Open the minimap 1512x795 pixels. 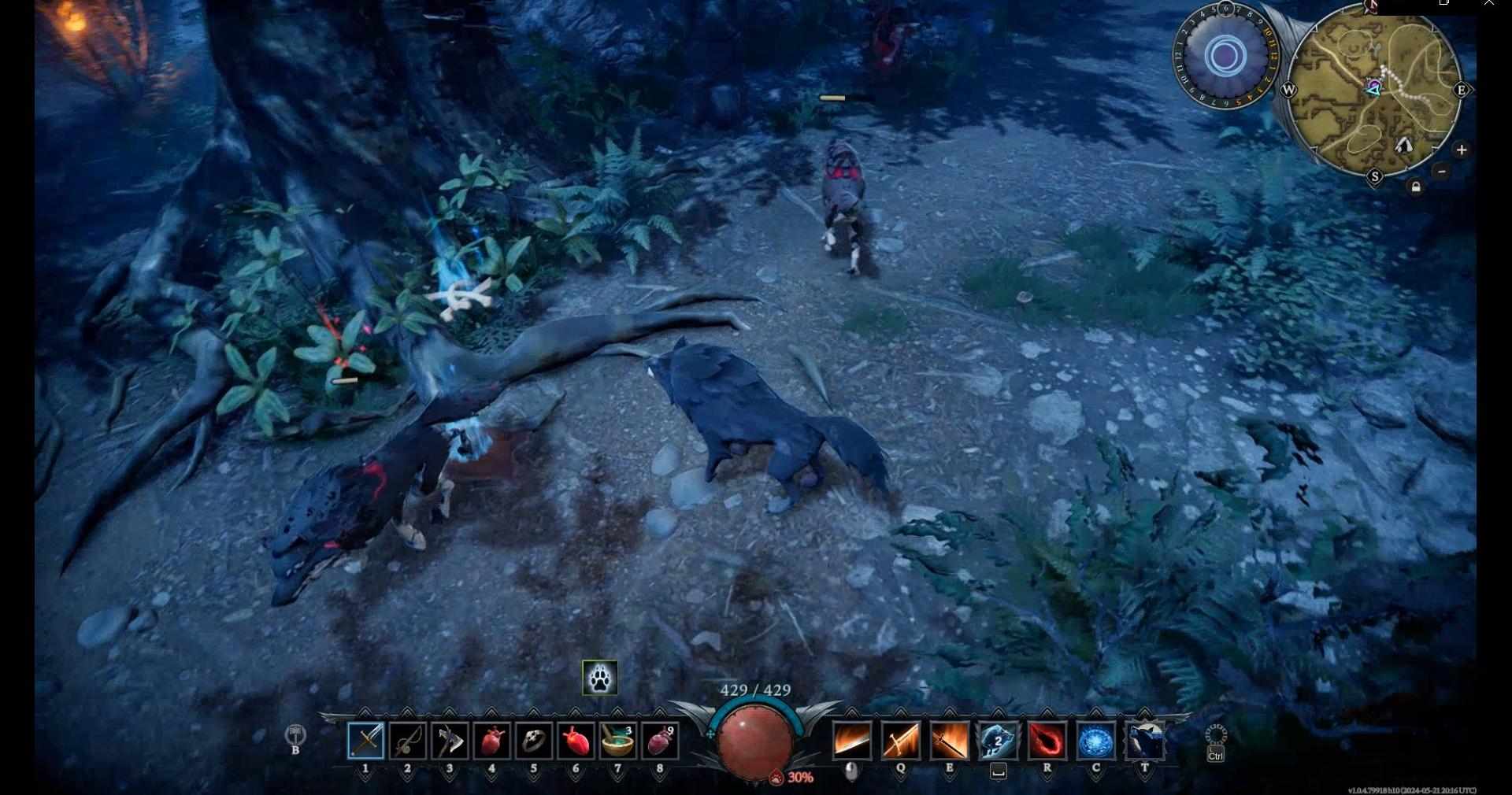pos(1375,91)
